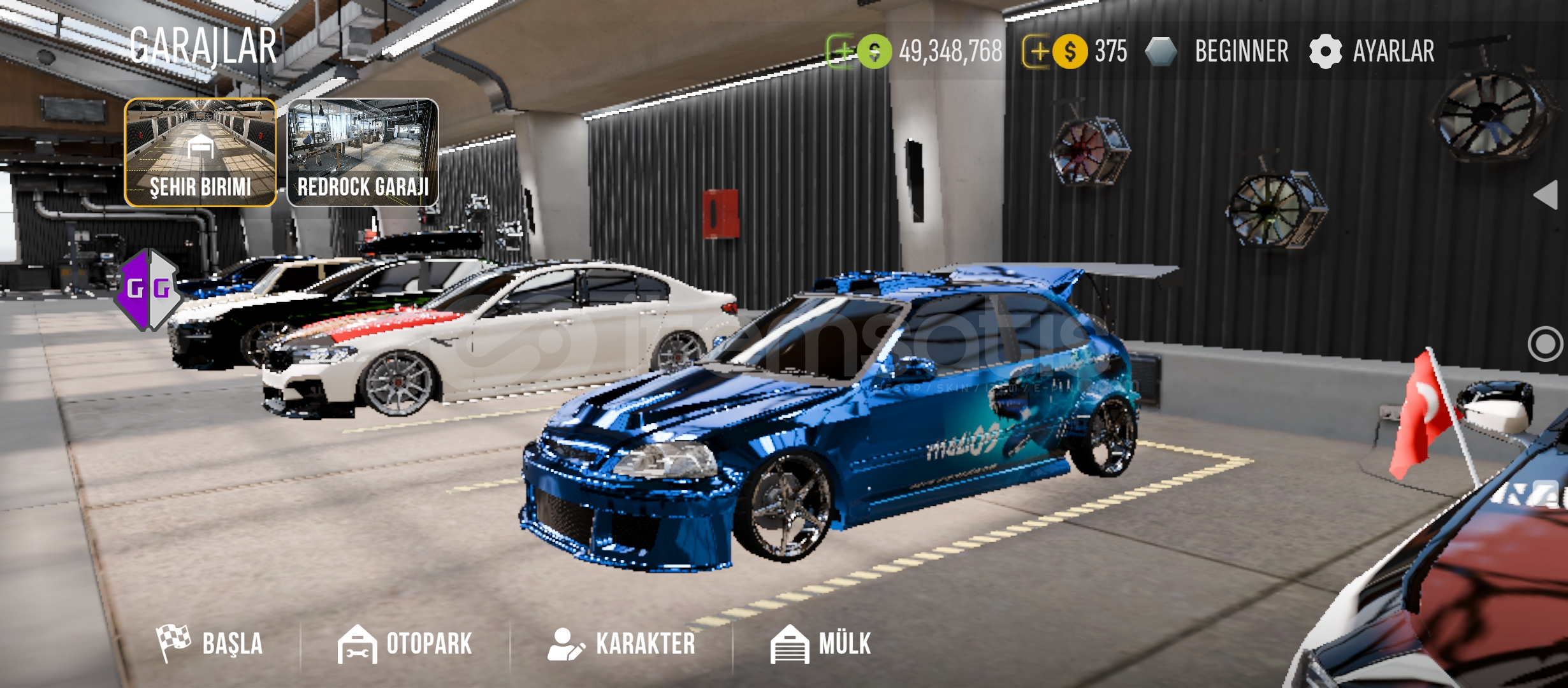Screen dimensions: 1568x688
Task: Open the Mülk property menu
Action: [820, 643]
